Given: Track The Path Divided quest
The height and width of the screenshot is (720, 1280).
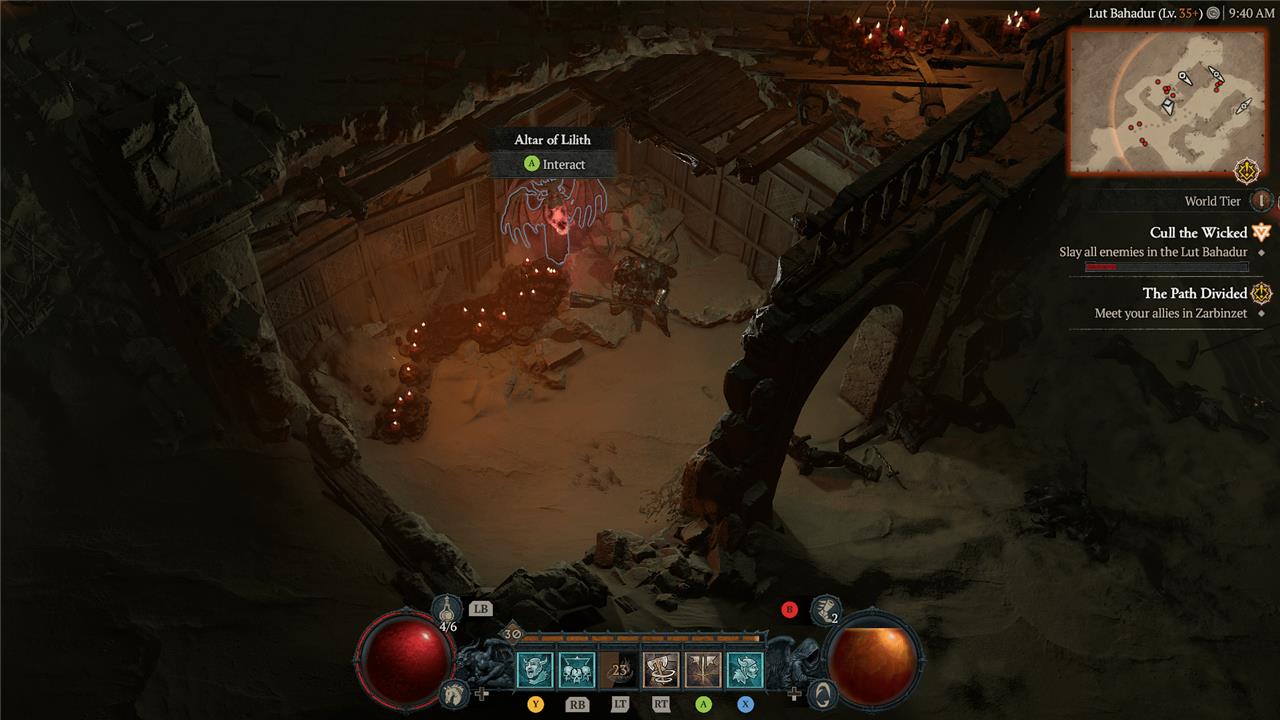Looking at the screenshot, I should click(1194, 293).
